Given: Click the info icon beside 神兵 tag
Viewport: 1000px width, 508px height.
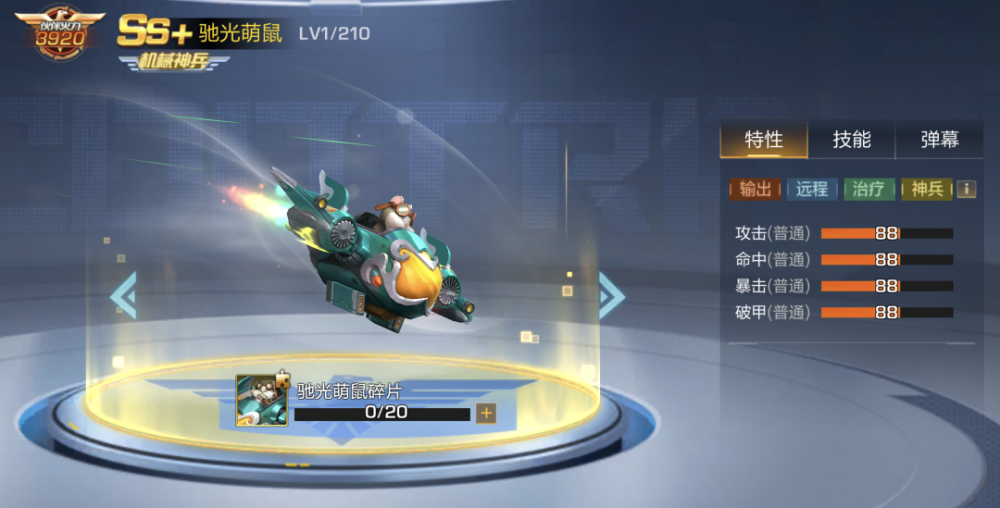Looking at the screenshot, I should [966, 189].
